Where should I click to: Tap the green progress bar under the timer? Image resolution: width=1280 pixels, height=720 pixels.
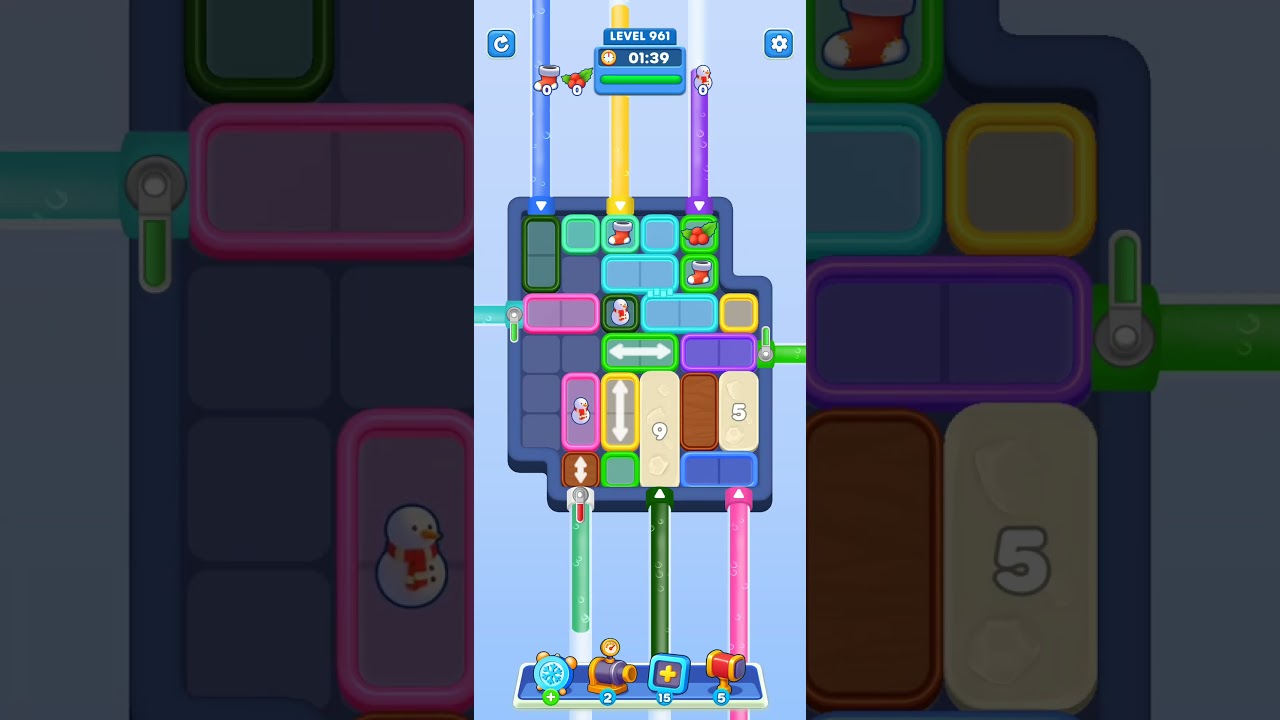point(640,80)
